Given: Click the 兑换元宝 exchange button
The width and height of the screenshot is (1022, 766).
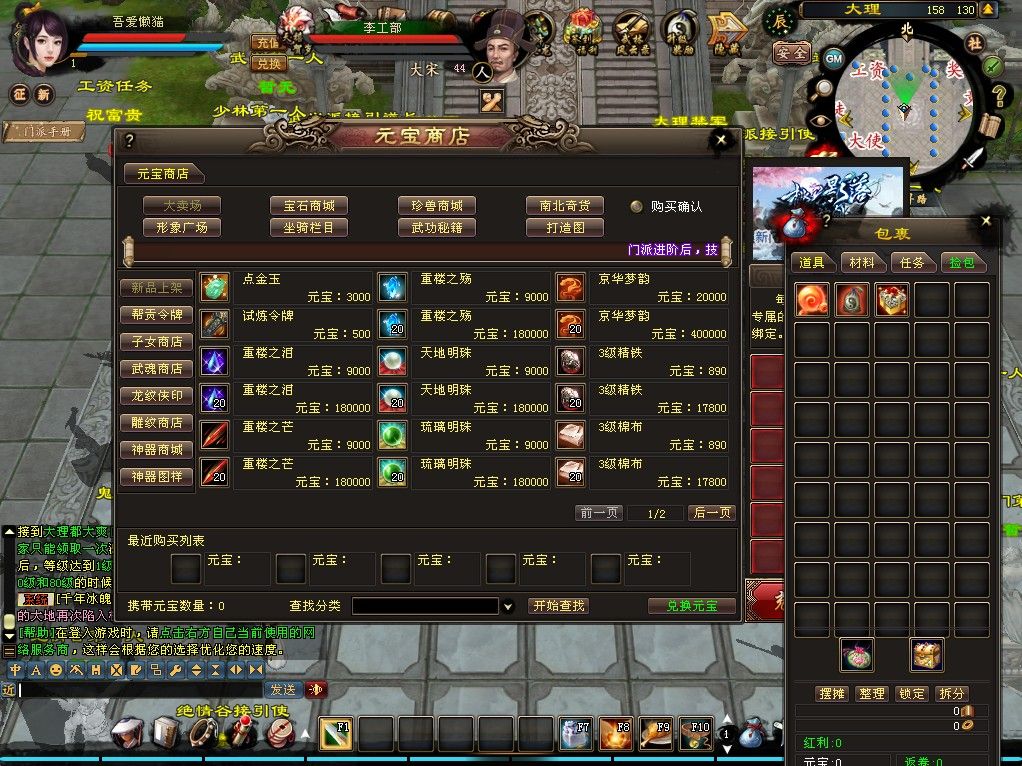Looking at the screenshot, I should [x=691, y=606].
